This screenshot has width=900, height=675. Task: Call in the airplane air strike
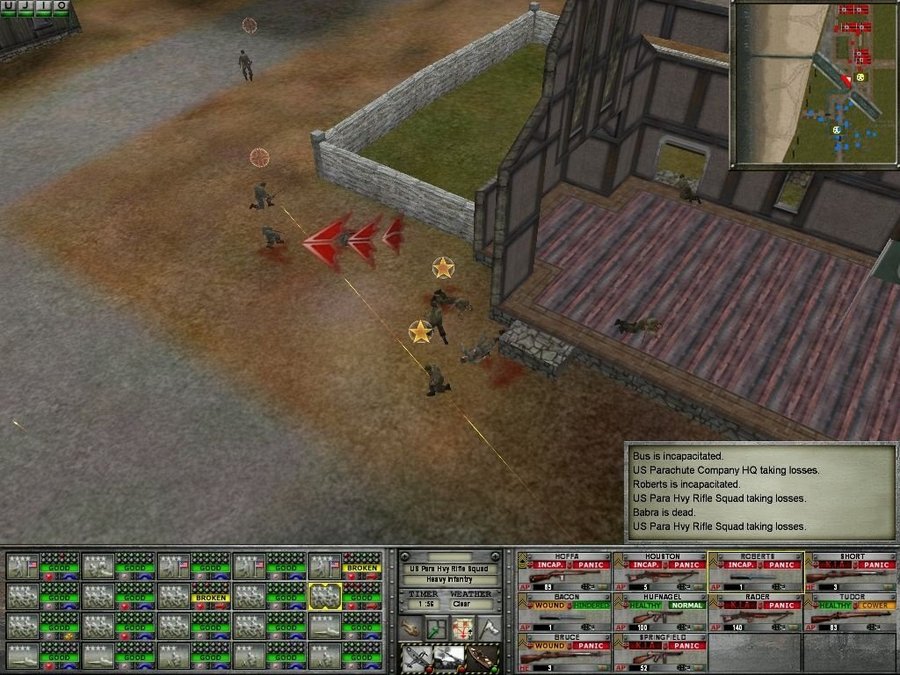(x=415, y=657)
